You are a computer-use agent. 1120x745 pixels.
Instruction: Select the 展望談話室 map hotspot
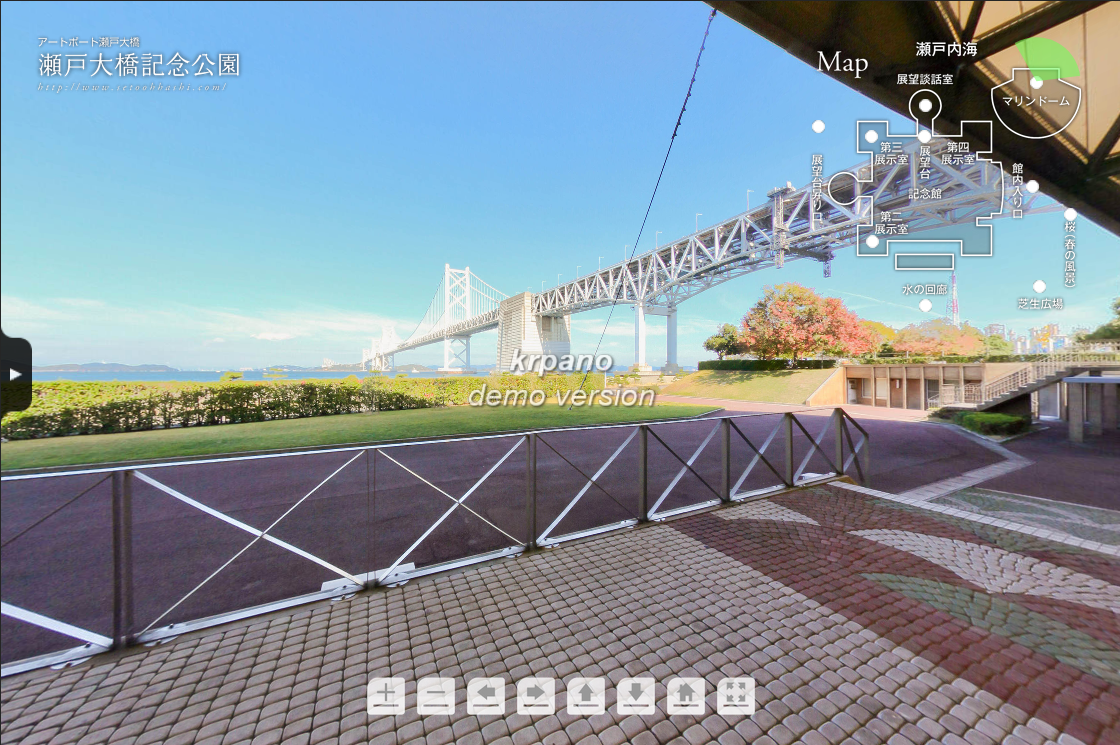coord(925,105)
